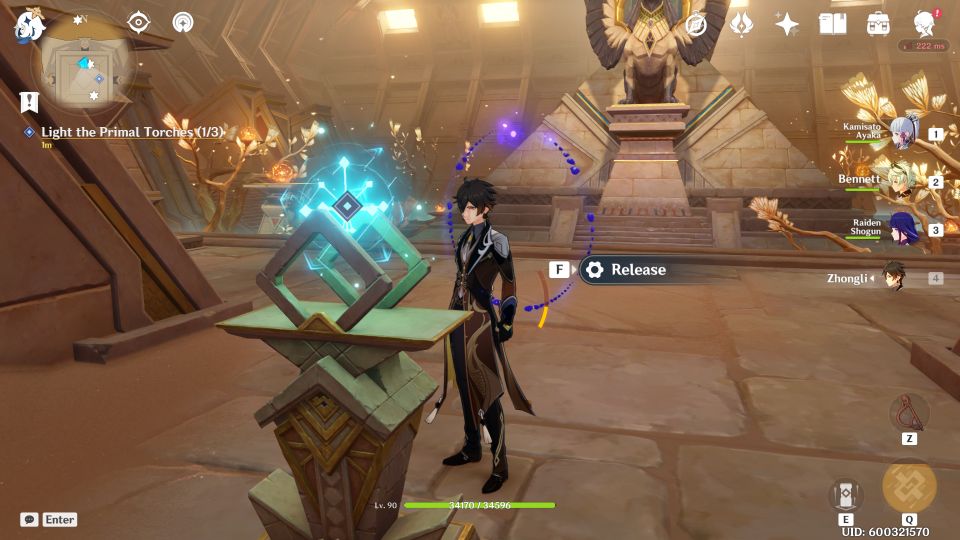This screenshot has height=540, width=960.
Task: Click the circular star icon near the minimap
Action: [183, 23]
